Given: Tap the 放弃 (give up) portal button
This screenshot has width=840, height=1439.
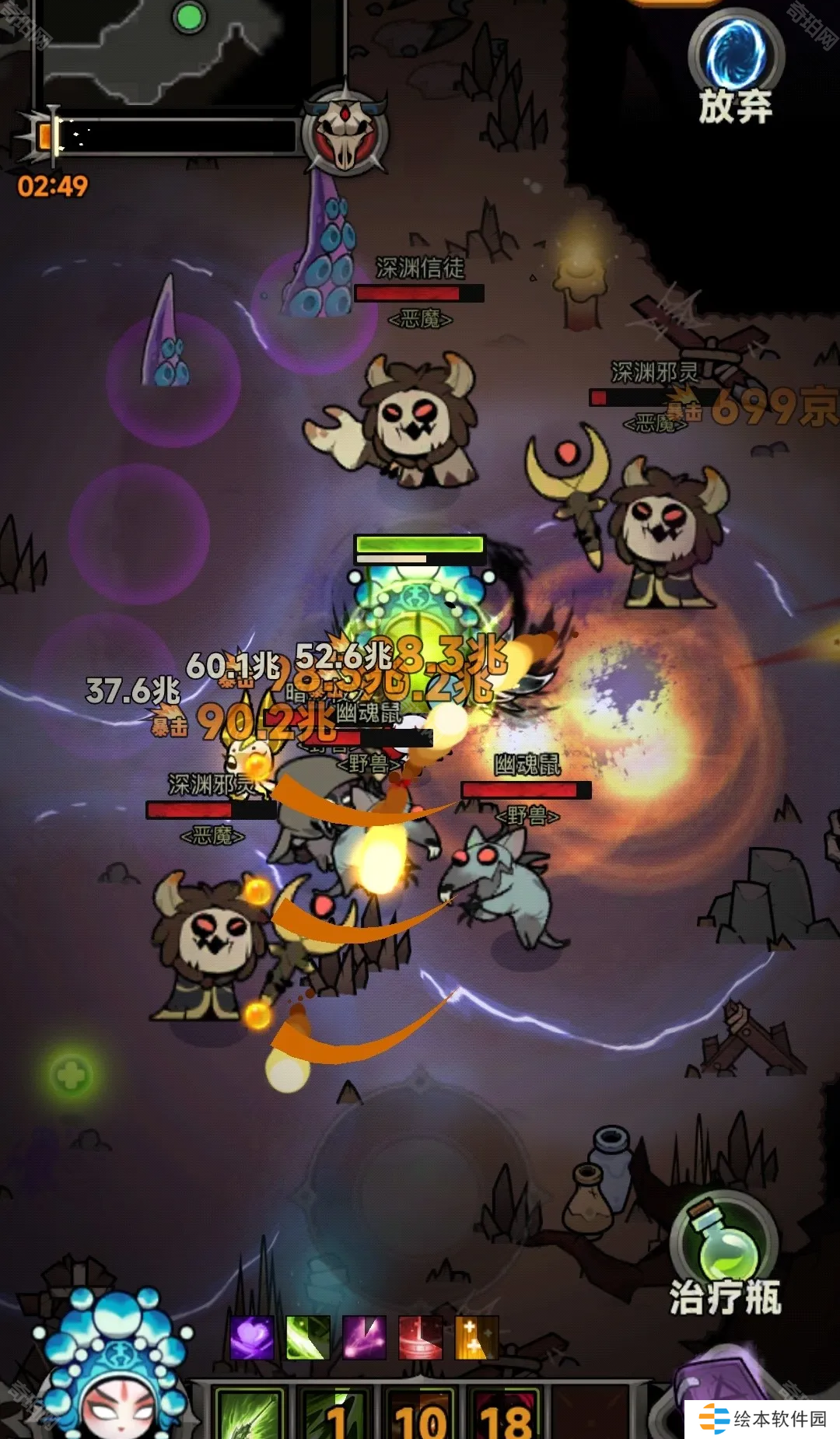Looking at the screenshot, I should pos(735,66).
